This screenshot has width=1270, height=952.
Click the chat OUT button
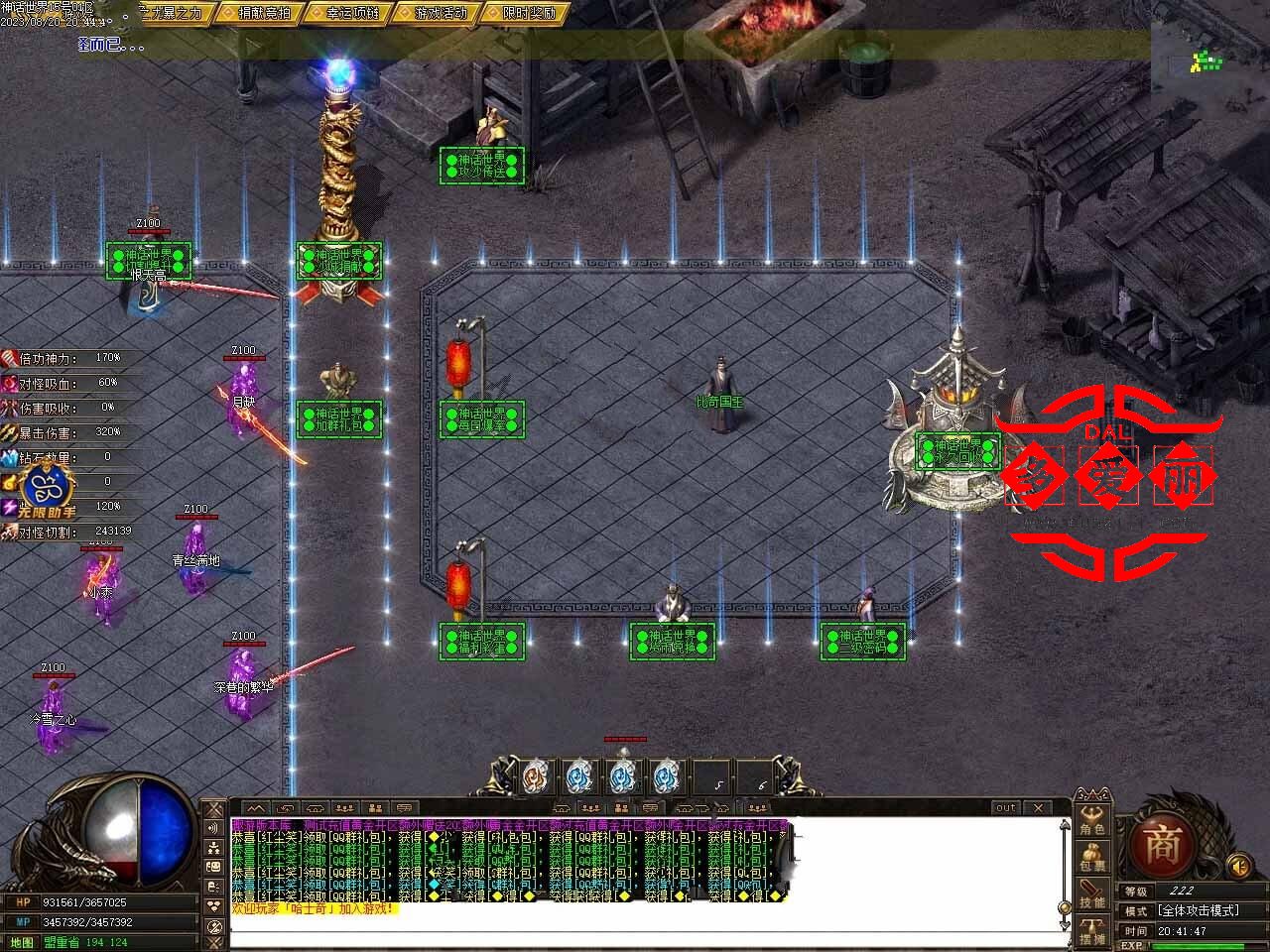1006,808
